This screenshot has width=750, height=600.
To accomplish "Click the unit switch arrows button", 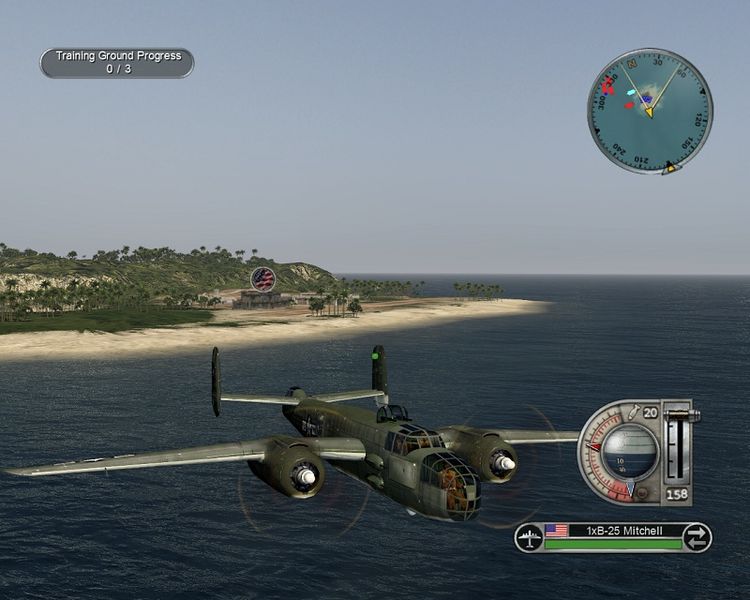I will pyautogui.click(x=696, y=538).
